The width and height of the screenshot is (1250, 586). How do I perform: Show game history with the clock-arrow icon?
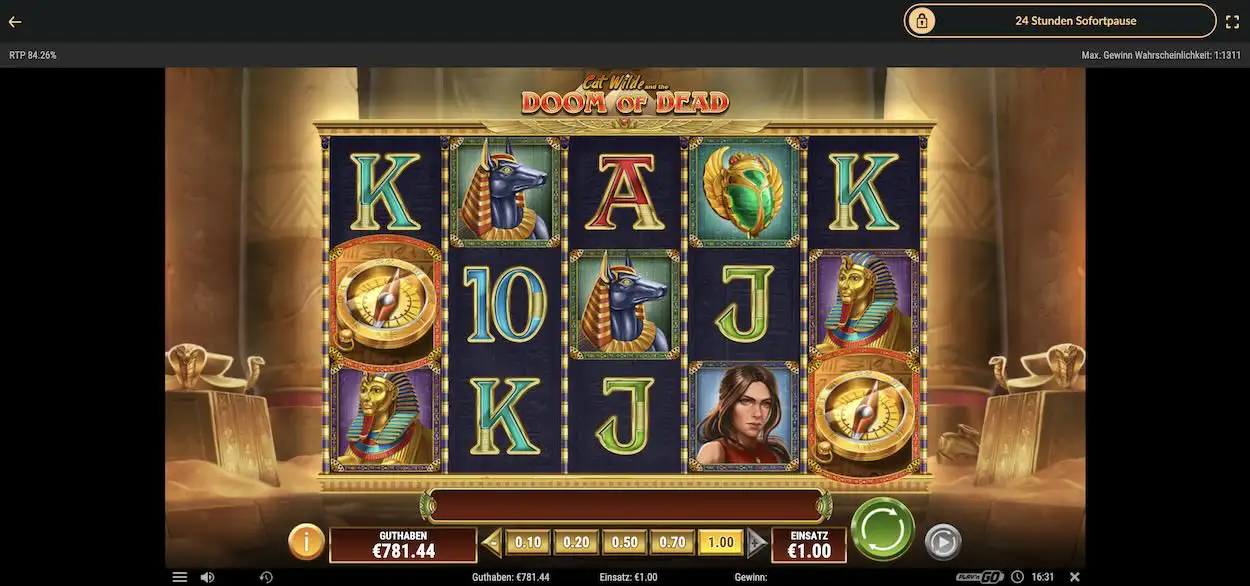click(266, 577)
